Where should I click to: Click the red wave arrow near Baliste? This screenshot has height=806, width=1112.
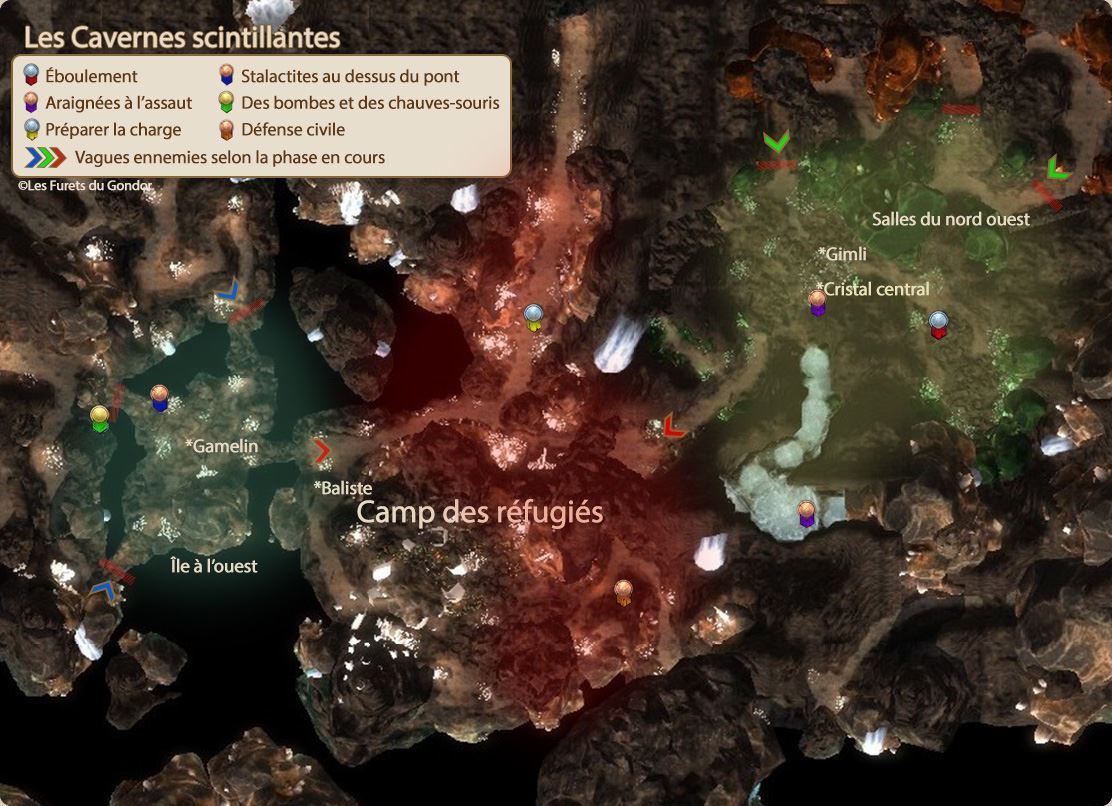pyautogui.click(x=322, y=451)
